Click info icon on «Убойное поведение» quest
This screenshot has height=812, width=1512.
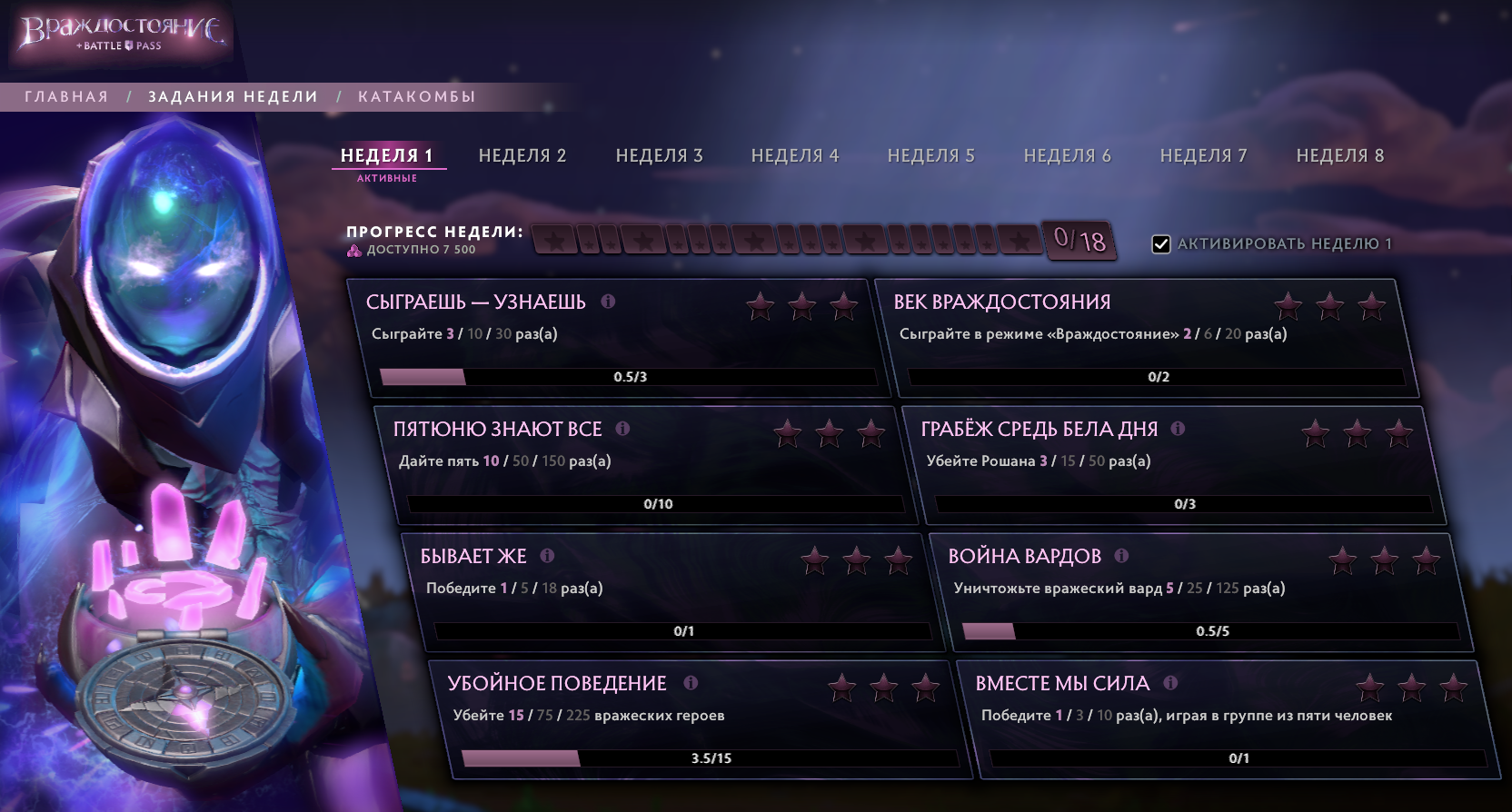pyautogui.click(x=691, y=683)
